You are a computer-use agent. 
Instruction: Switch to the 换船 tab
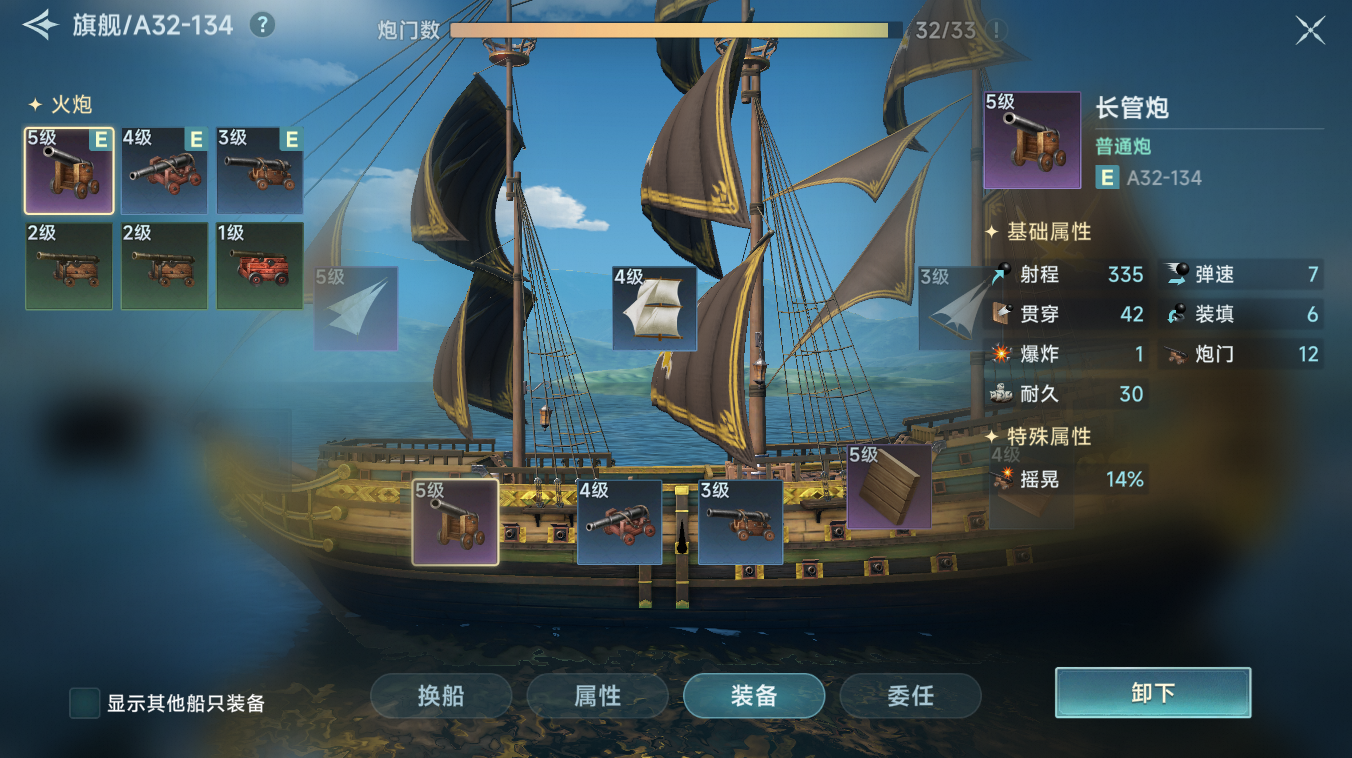(441, 696)
